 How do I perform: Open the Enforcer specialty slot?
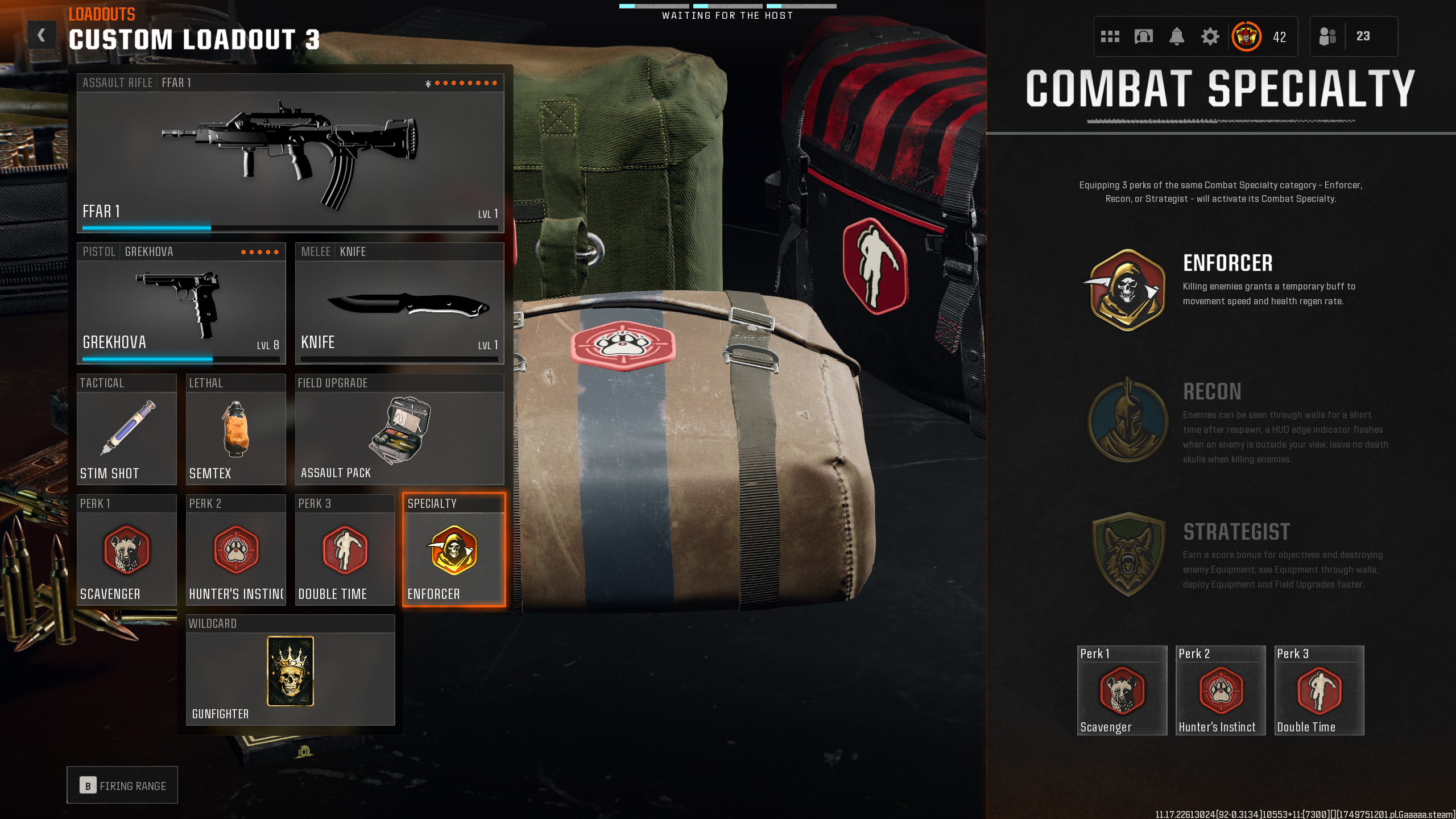[454, 551]
